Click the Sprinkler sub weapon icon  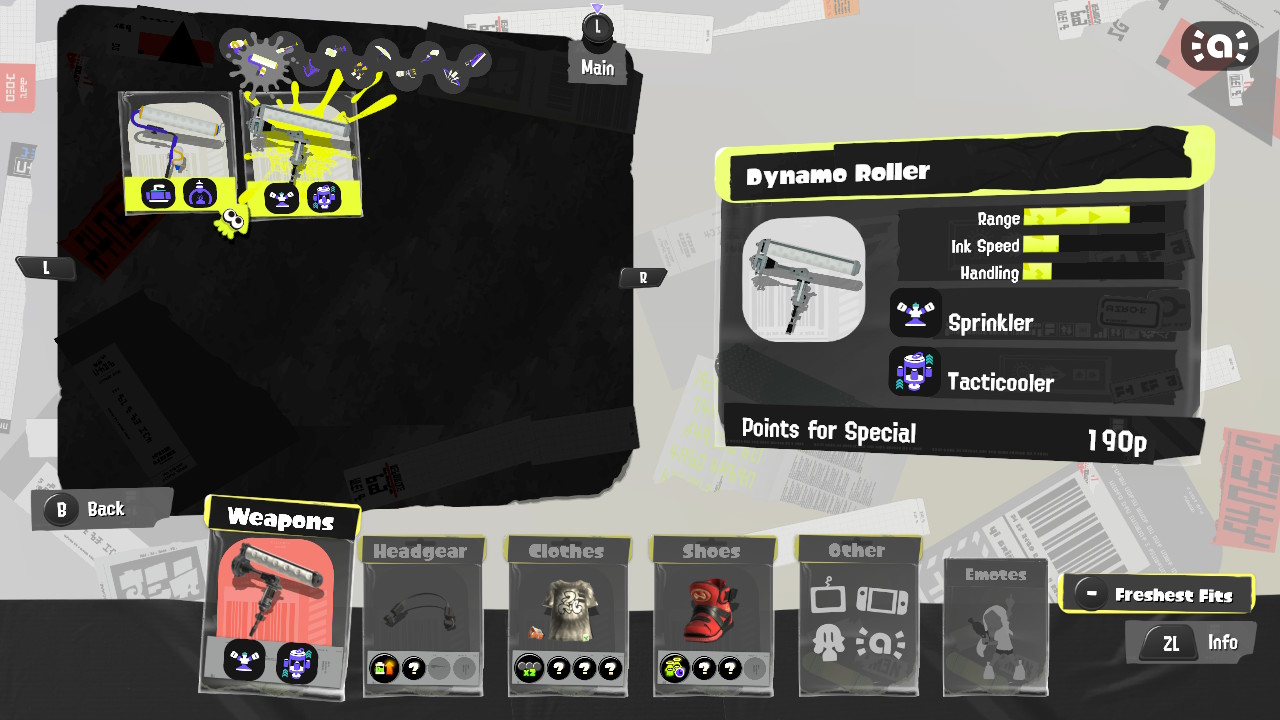click(914, 314)
